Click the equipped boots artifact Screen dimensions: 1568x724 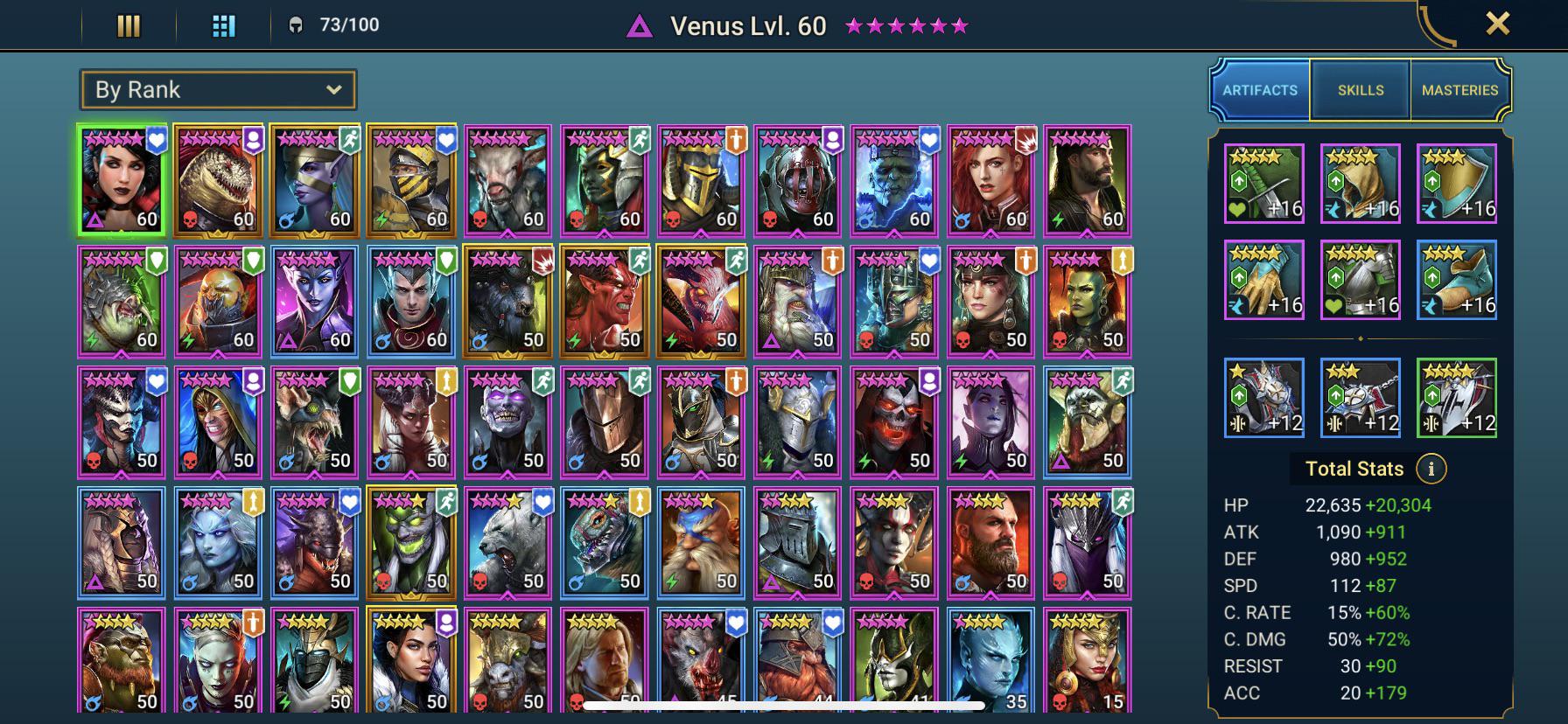coord(1457,279)
